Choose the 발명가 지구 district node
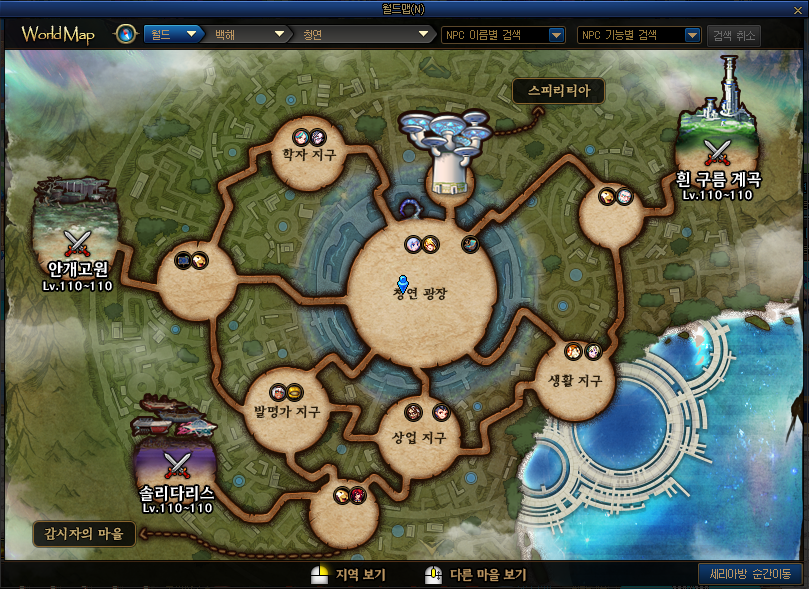Screen dimensions: 809x589 [281, 410]
